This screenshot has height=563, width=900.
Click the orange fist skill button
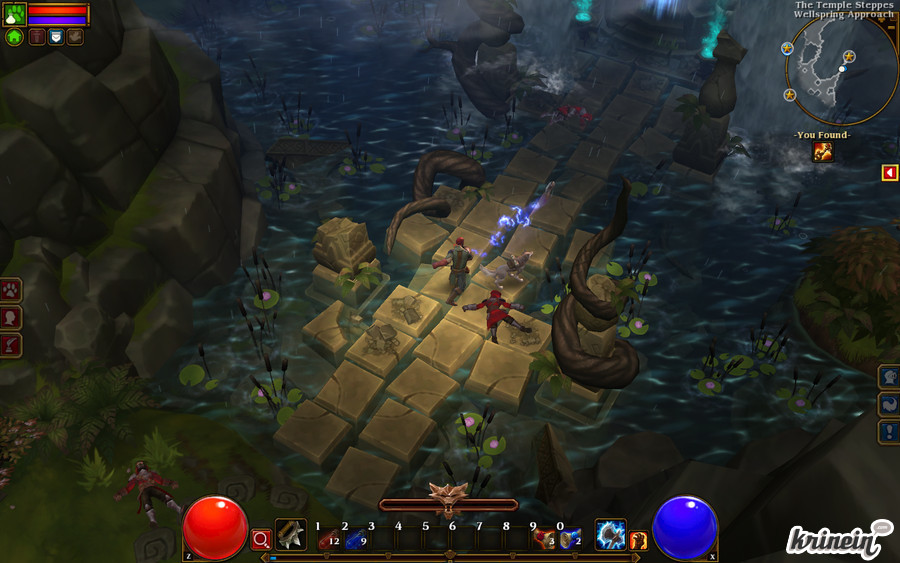pos(638,541)
